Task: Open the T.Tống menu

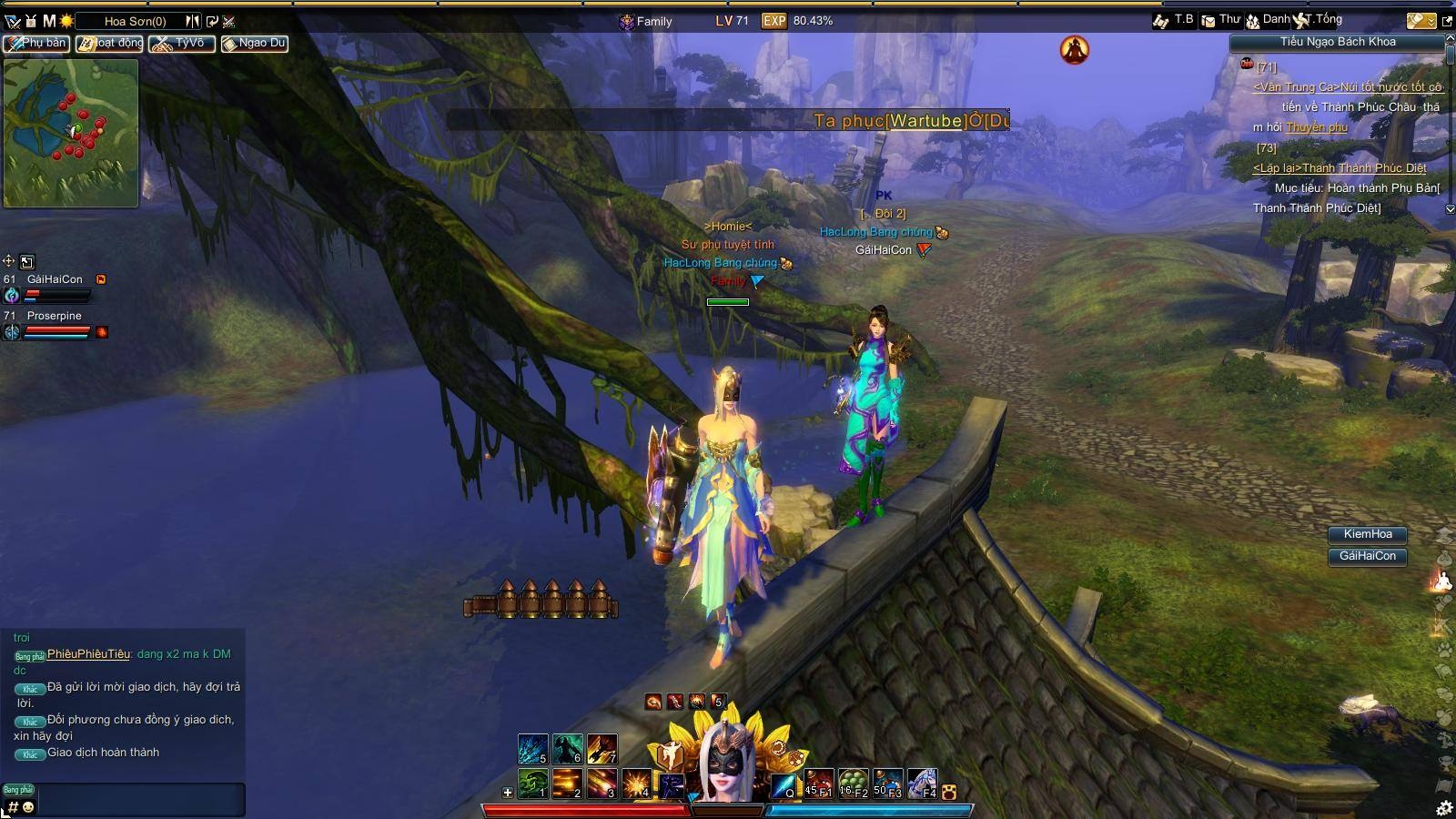Action: [1319, 20]
